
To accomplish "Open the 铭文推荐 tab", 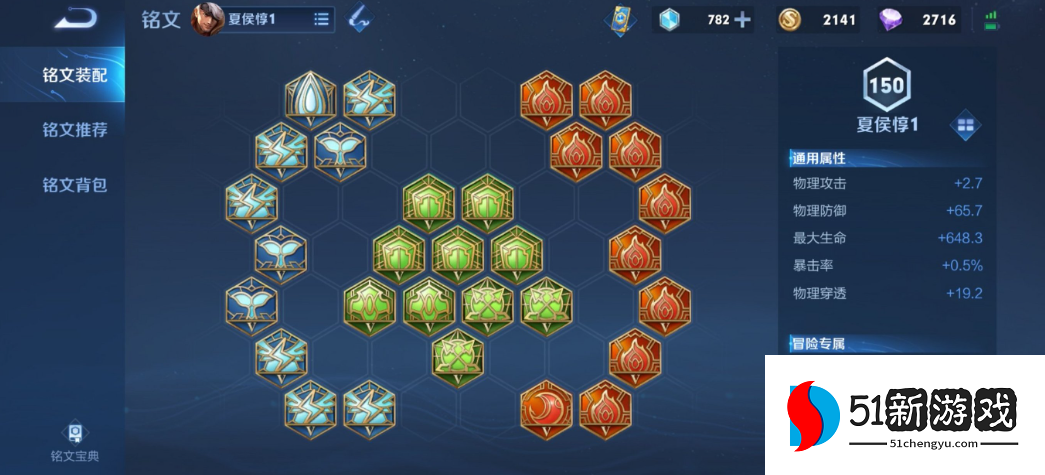I will [74, 130].
